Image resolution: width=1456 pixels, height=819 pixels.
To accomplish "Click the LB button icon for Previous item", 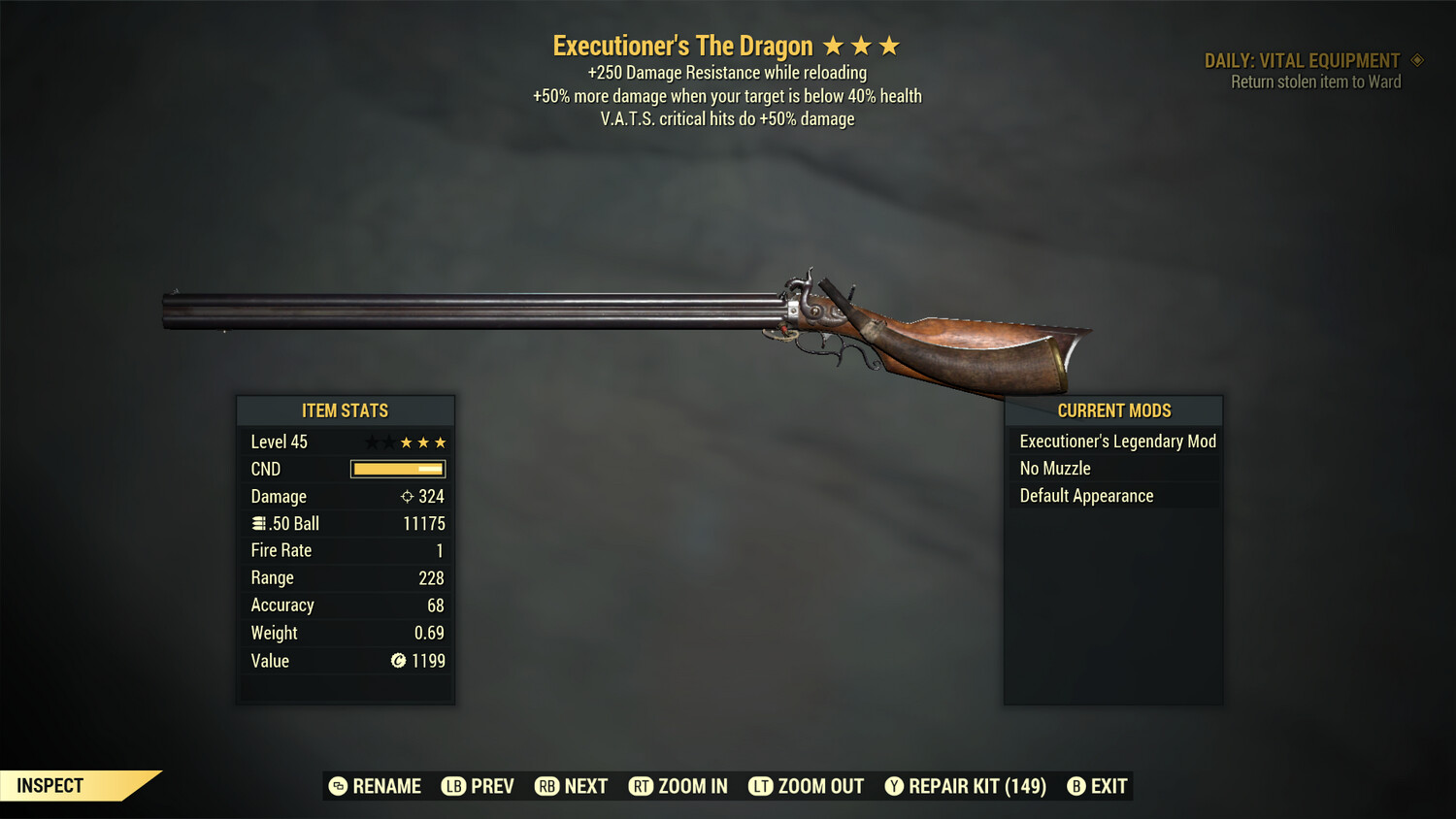I will pyautogui.click(x=453, y=786).
